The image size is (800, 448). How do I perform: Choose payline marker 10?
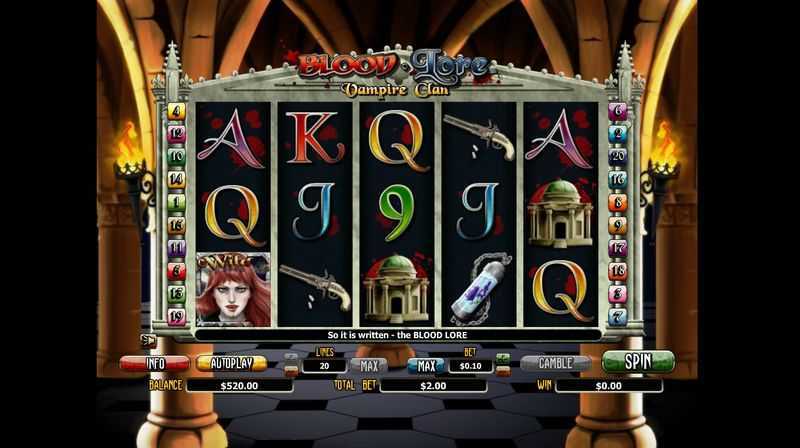(x=177, y=157)
